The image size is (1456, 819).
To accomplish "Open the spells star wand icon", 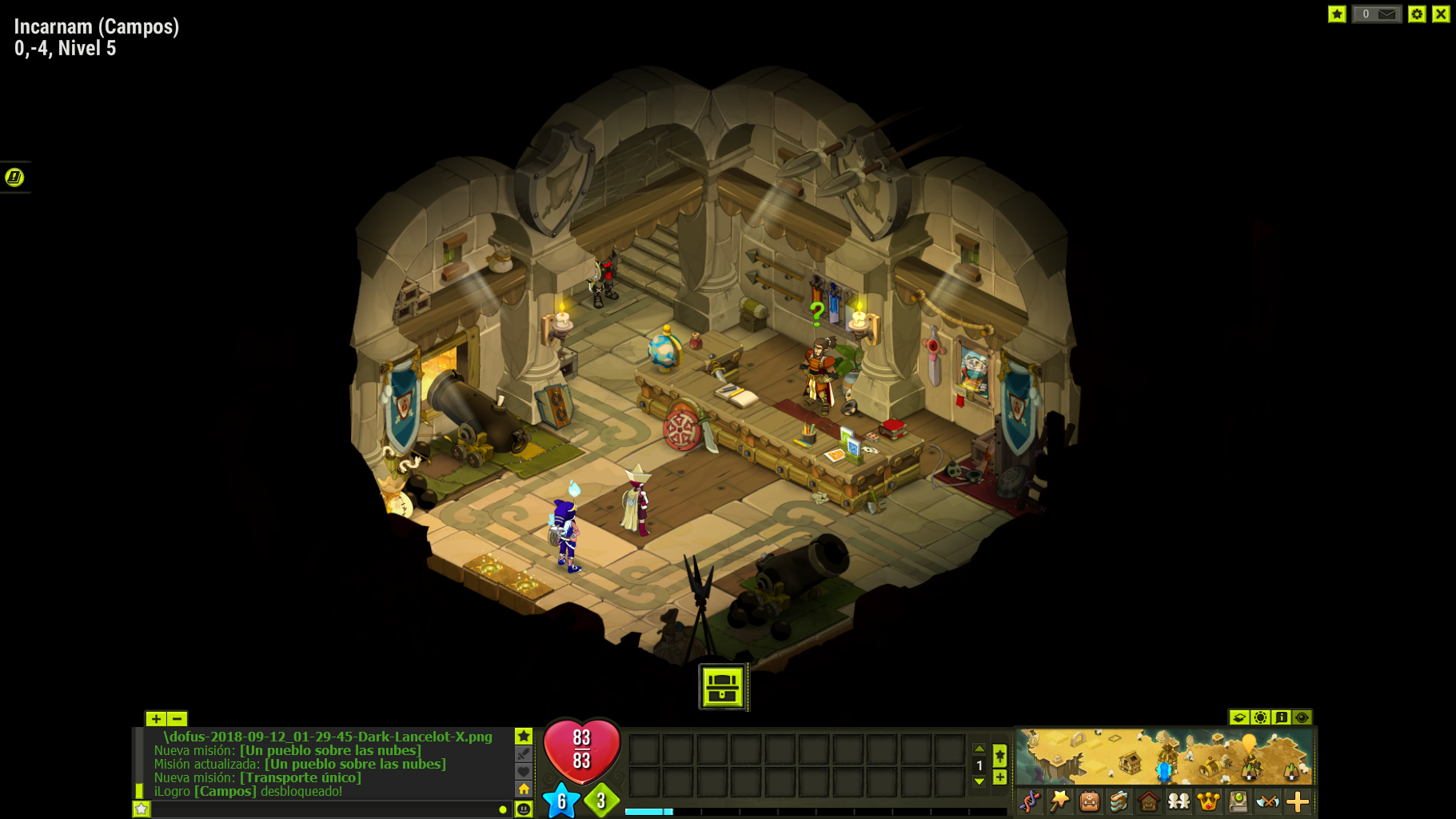I will point(1059,801).
